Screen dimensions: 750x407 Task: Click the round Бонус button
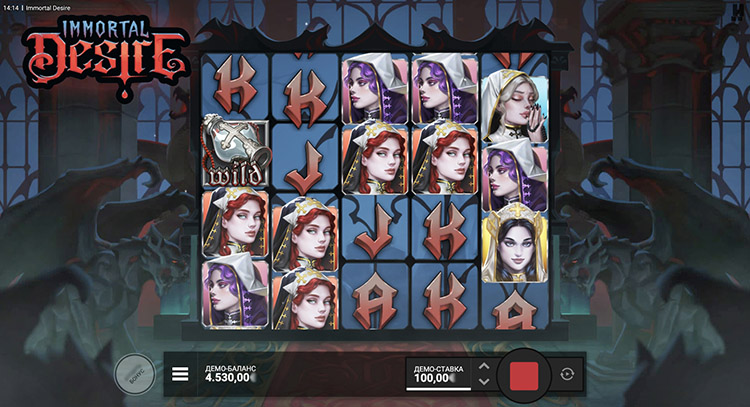point(133,374)
